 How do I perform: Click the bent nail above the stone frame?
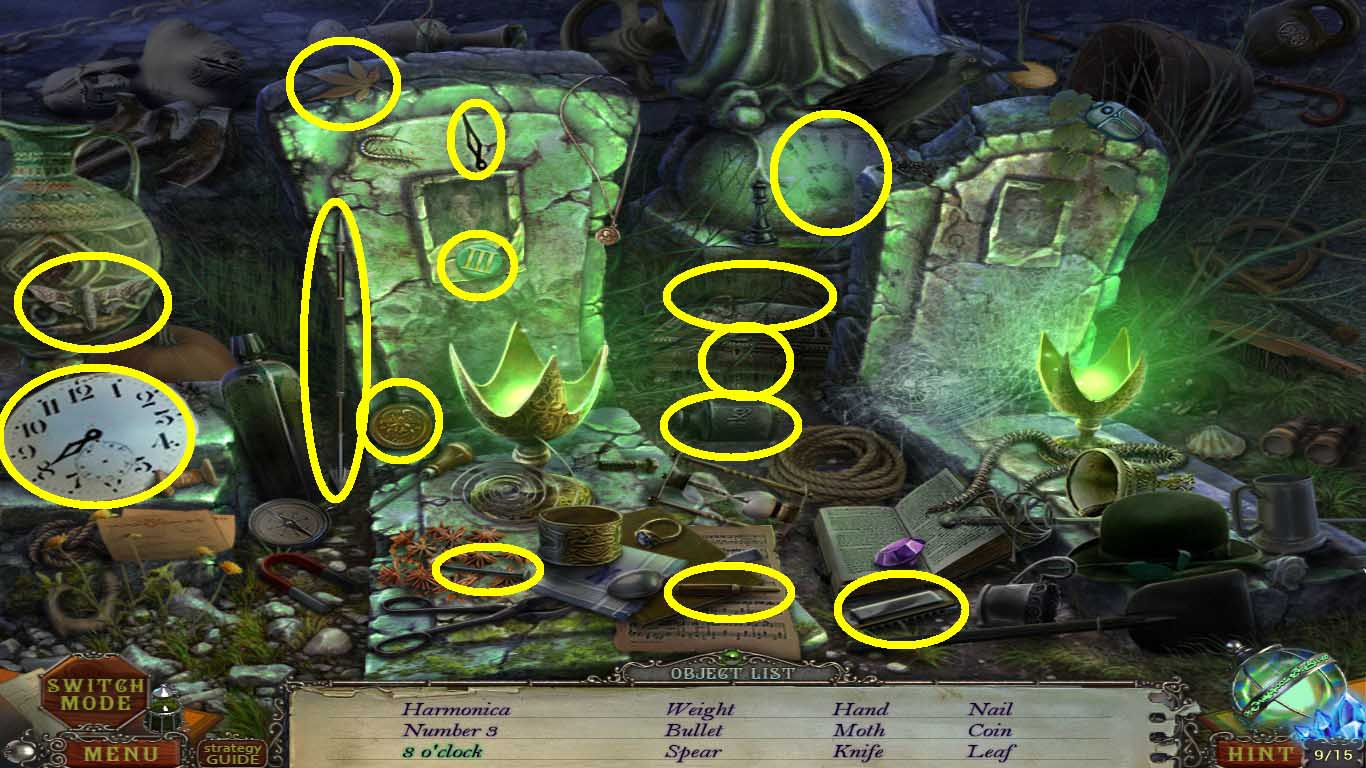point(476,140)
